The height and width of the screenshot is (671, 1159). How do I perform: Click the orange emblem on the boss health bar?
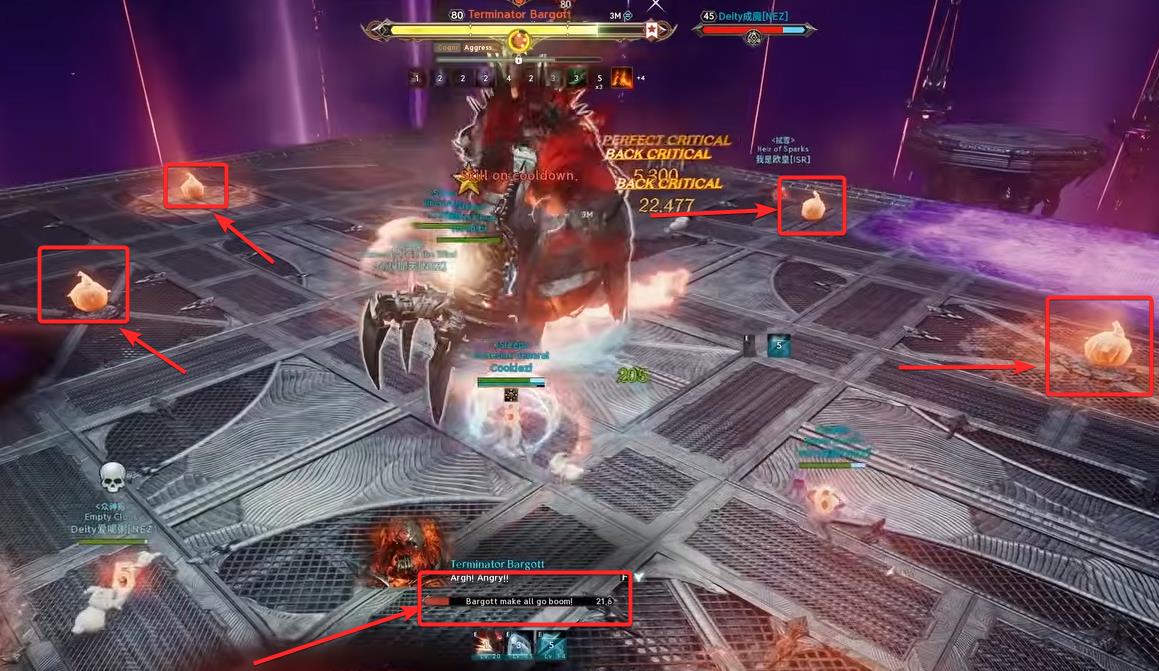tap(518, 40)
